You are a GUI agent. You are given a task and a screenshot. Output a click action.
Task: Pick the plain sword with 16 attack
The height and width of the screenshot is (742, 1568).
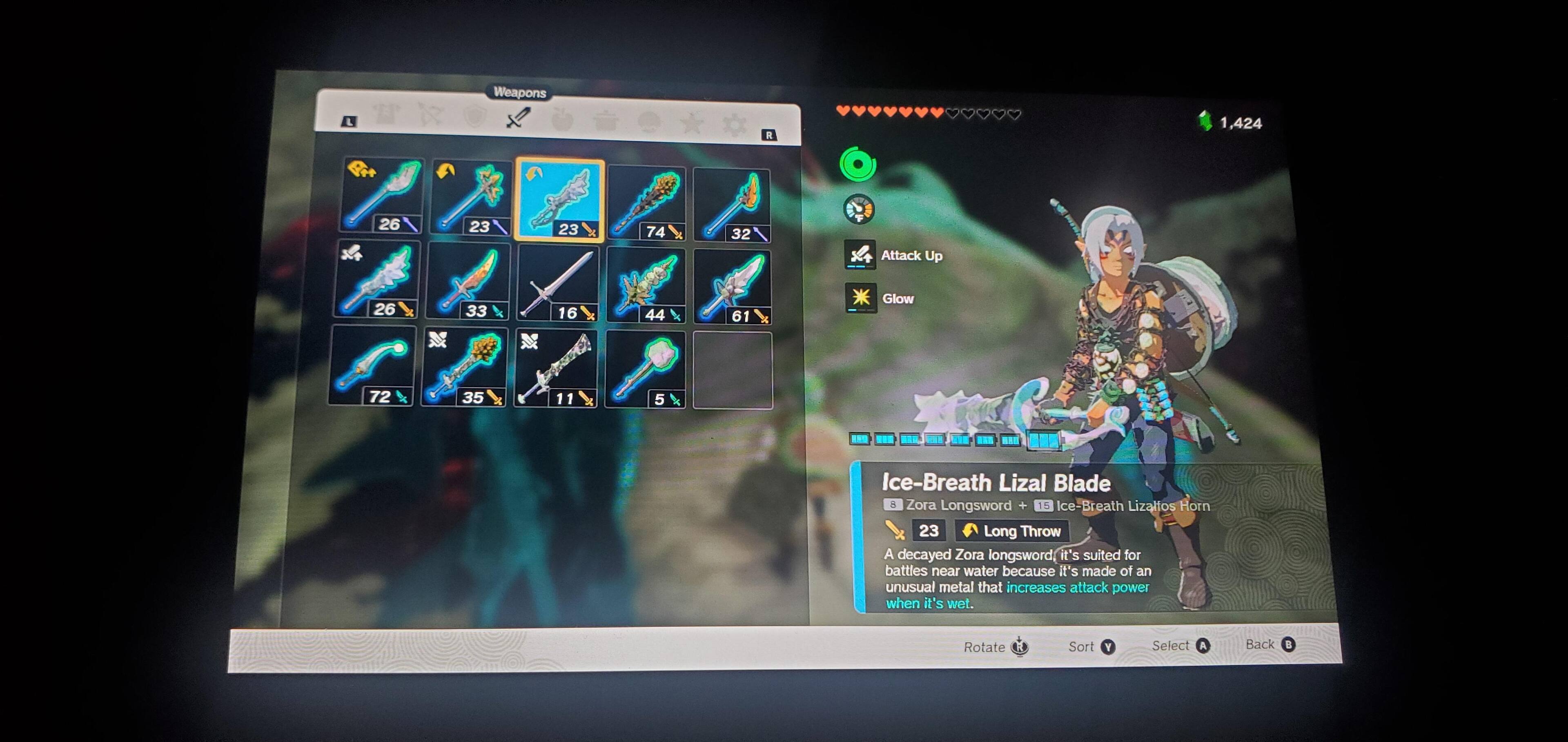coord(557,285)
